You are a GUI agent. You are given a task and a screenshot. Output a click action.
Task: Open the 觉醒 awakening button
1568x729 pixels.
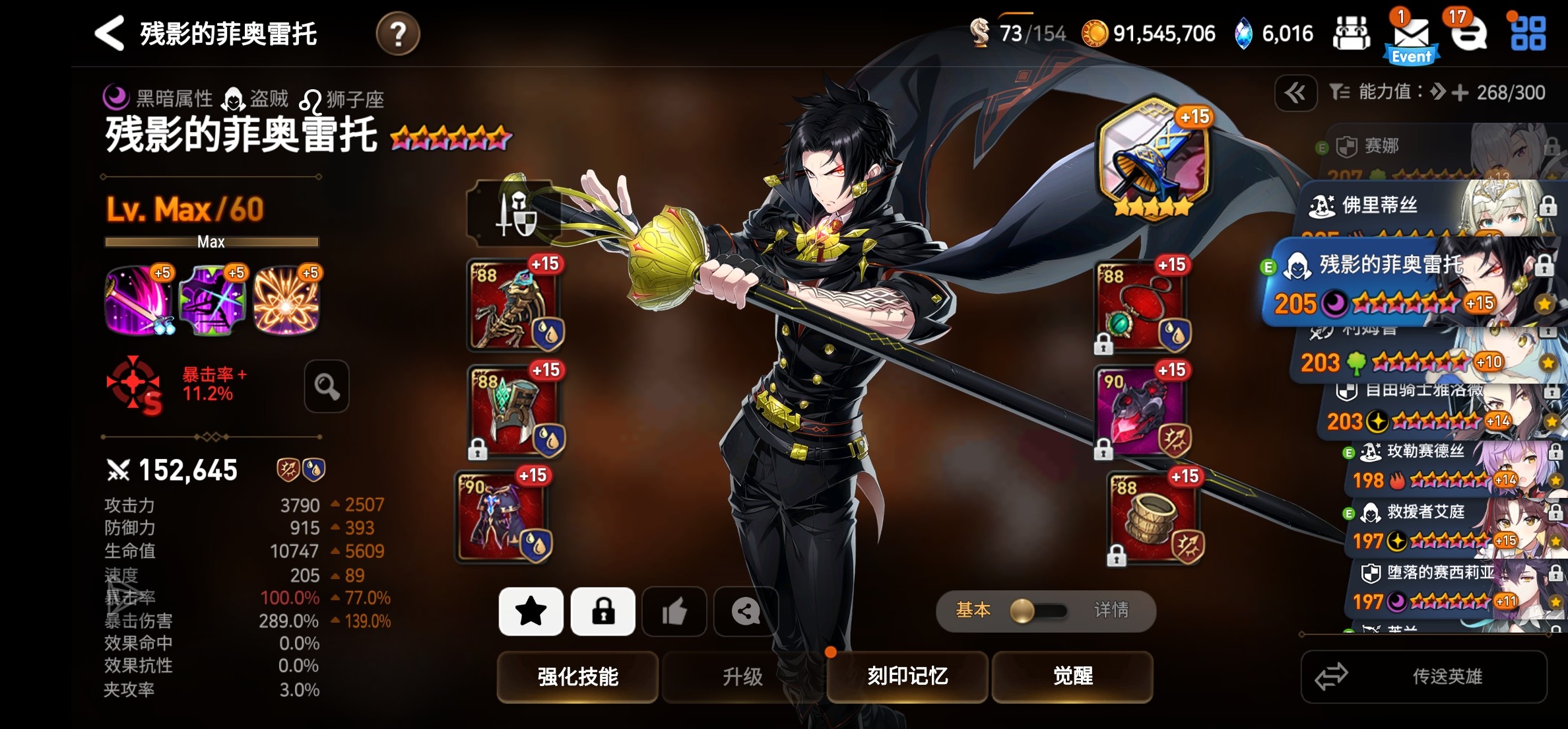[x=1072, y=676]
